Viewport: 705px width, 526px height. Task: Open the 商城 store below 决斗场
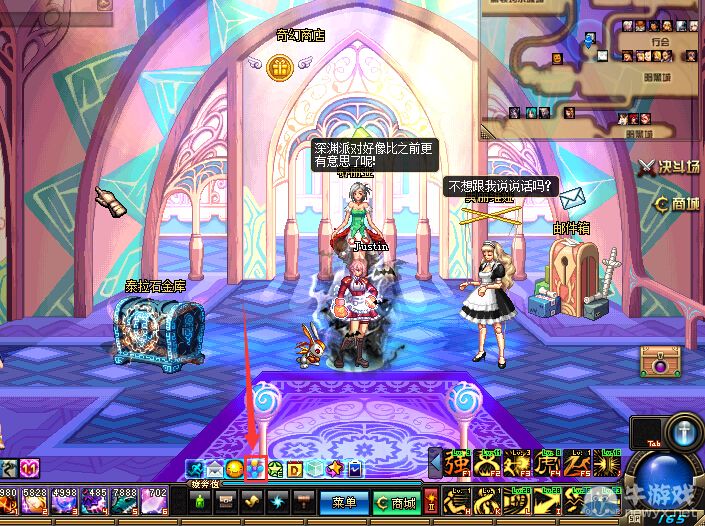point(676,203)
